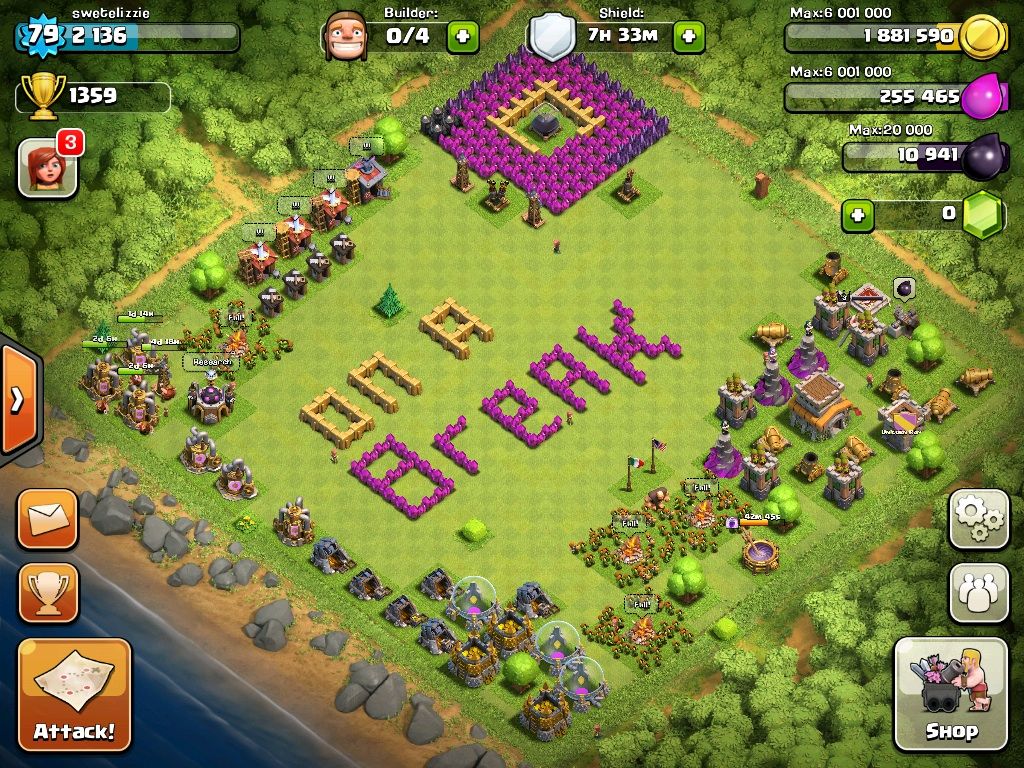Open the mail envelope messages

[47, 519]
